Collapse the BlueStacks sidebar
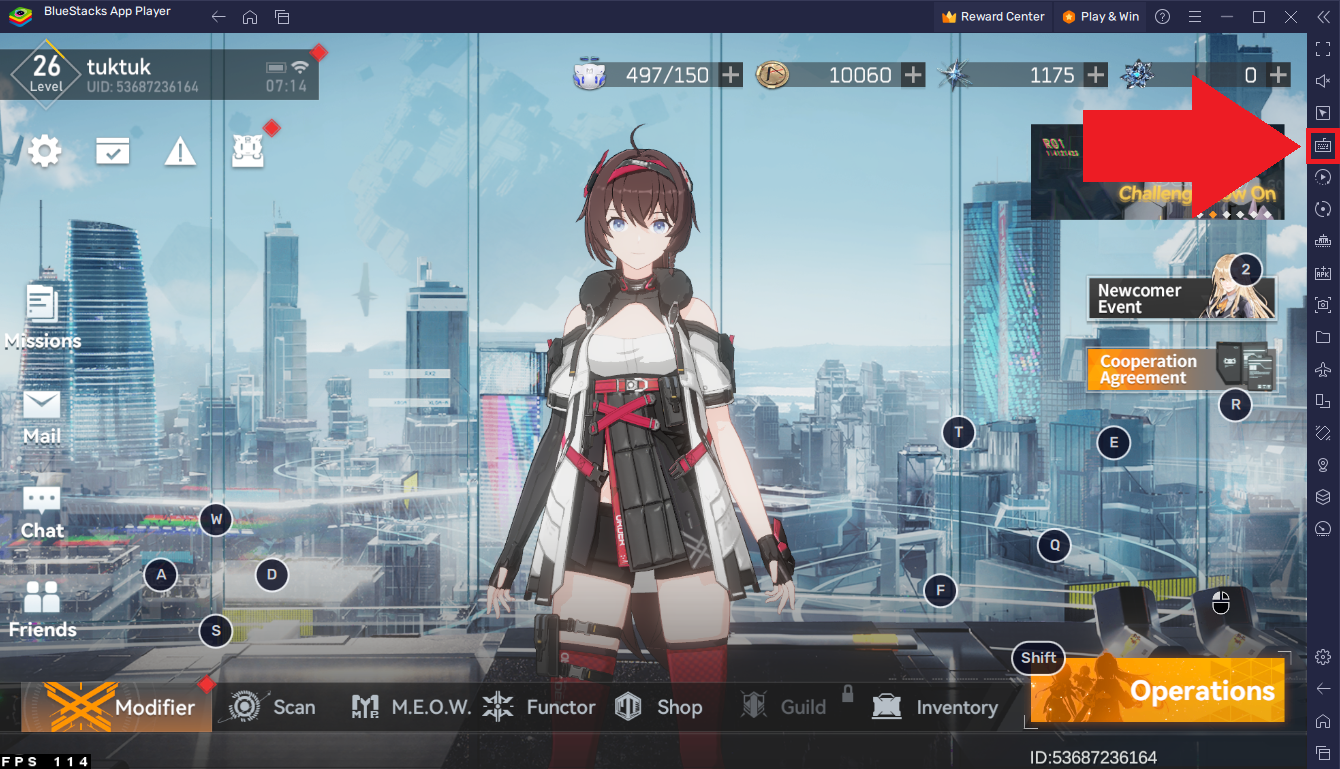1340x769 pixels. [1322, 17]
